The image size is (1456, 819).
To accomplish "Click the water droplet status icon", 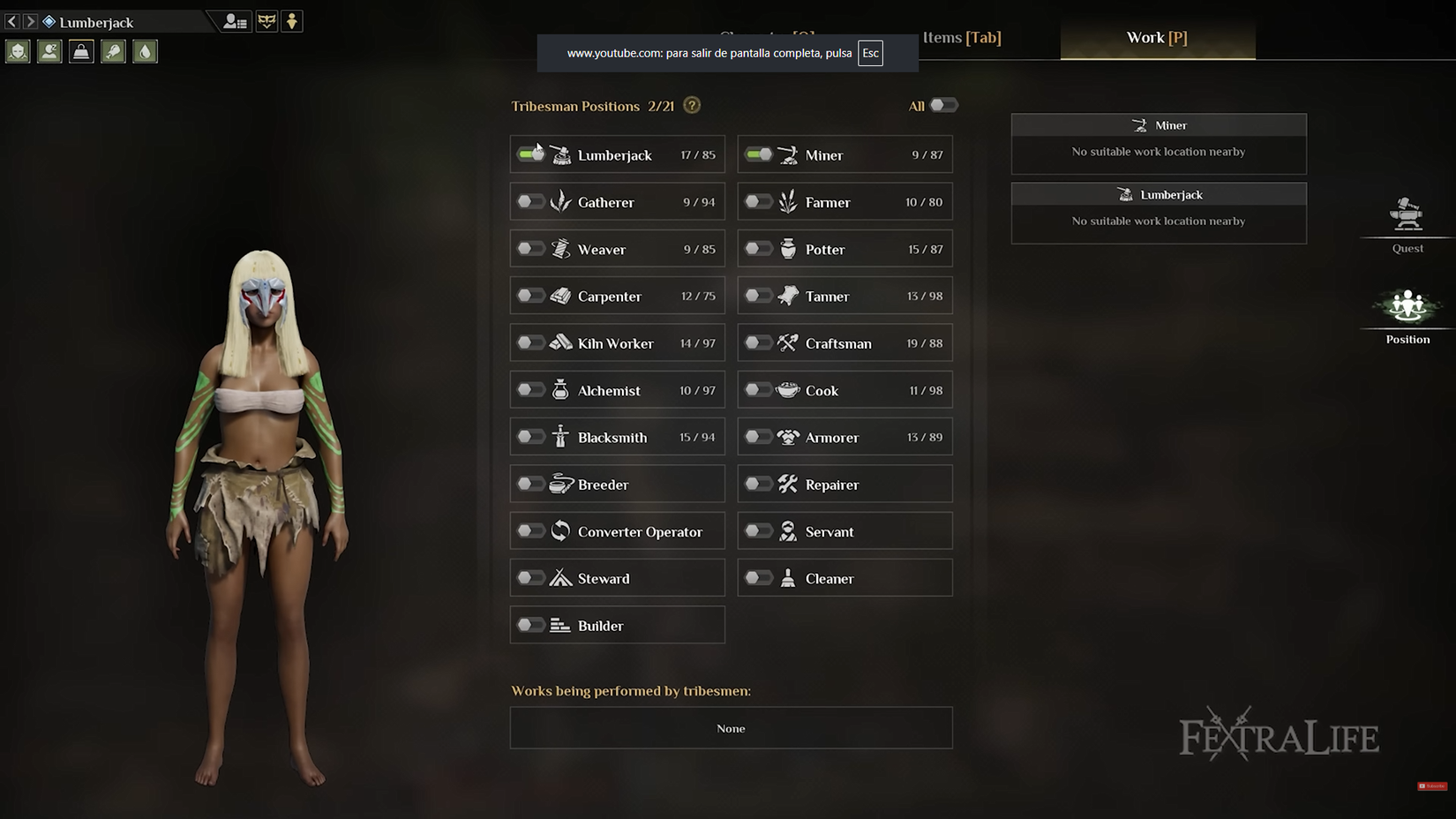I will (145, 50).
